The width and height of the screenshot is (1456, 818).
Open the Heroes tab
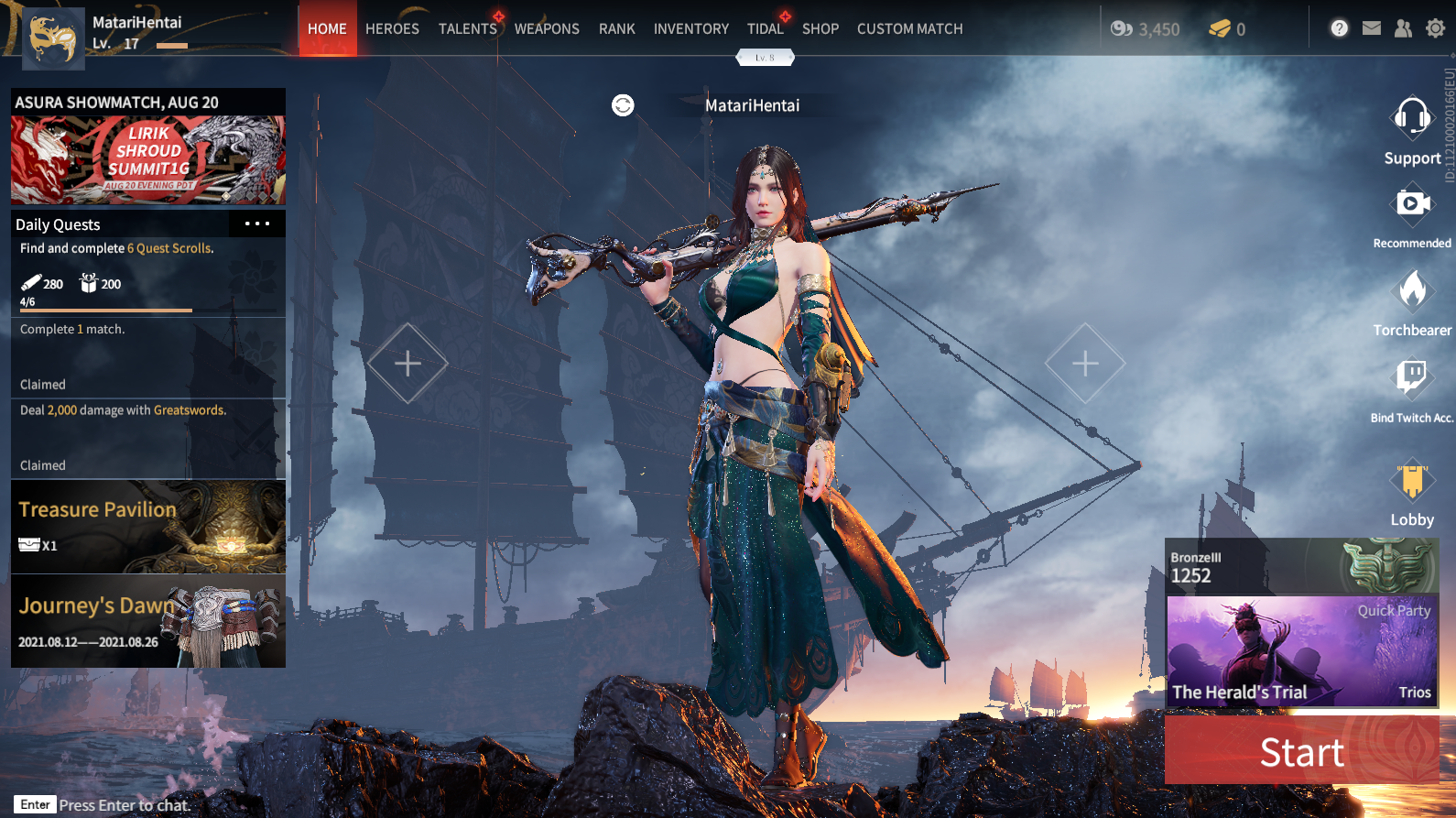(x=392, y=29)
